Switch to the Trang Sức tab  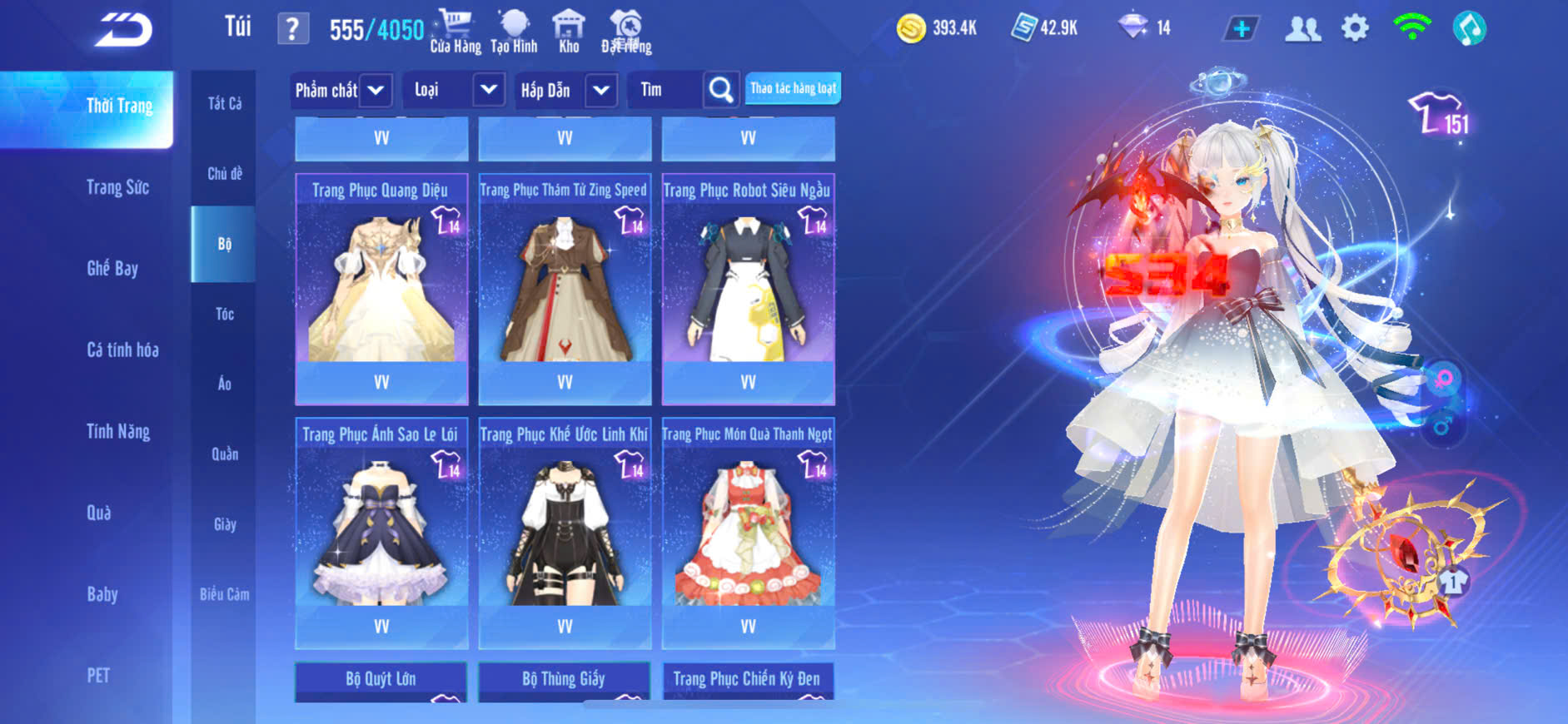[117, 187]
